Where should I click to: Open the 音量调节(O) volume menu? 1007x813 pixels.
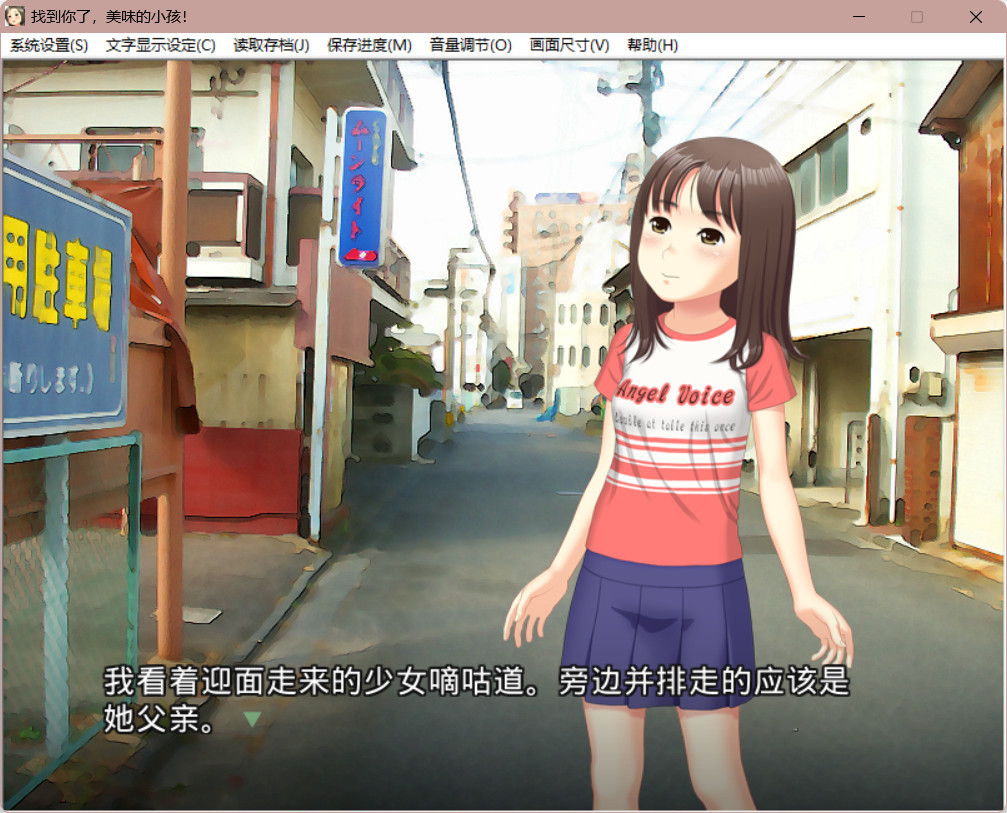pyautogui.click(x=470, y=45)
